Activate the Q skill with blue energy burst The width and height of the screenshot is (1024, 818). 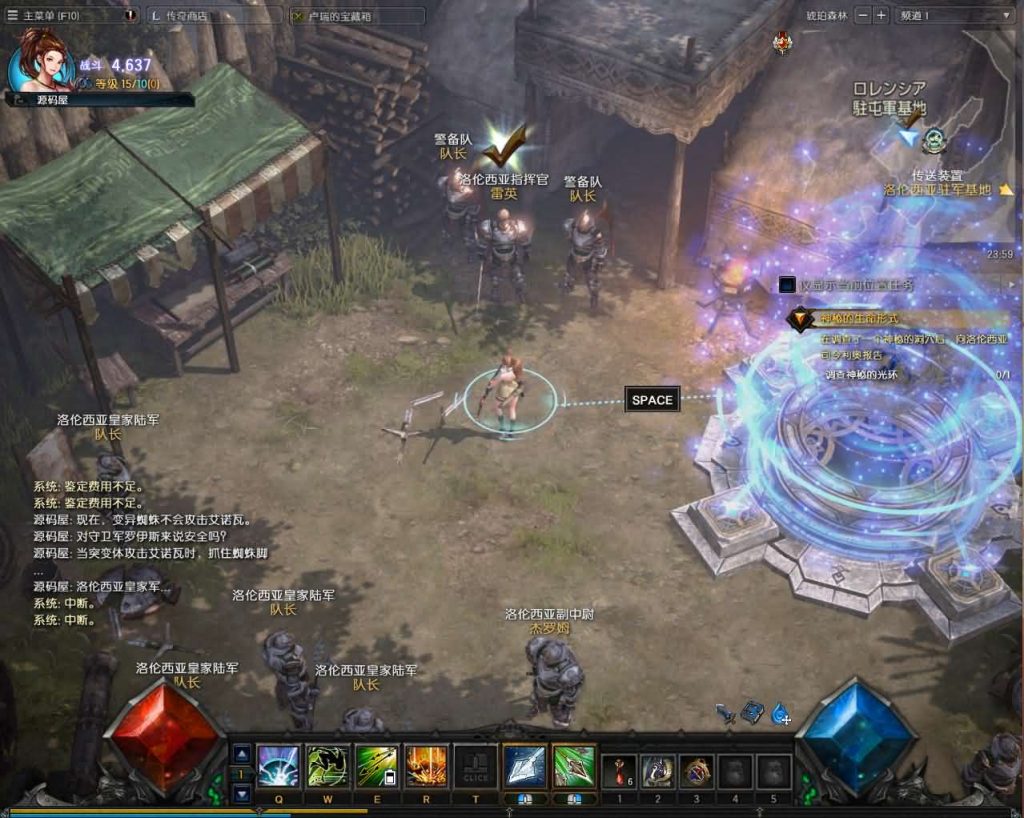[278, 767]
